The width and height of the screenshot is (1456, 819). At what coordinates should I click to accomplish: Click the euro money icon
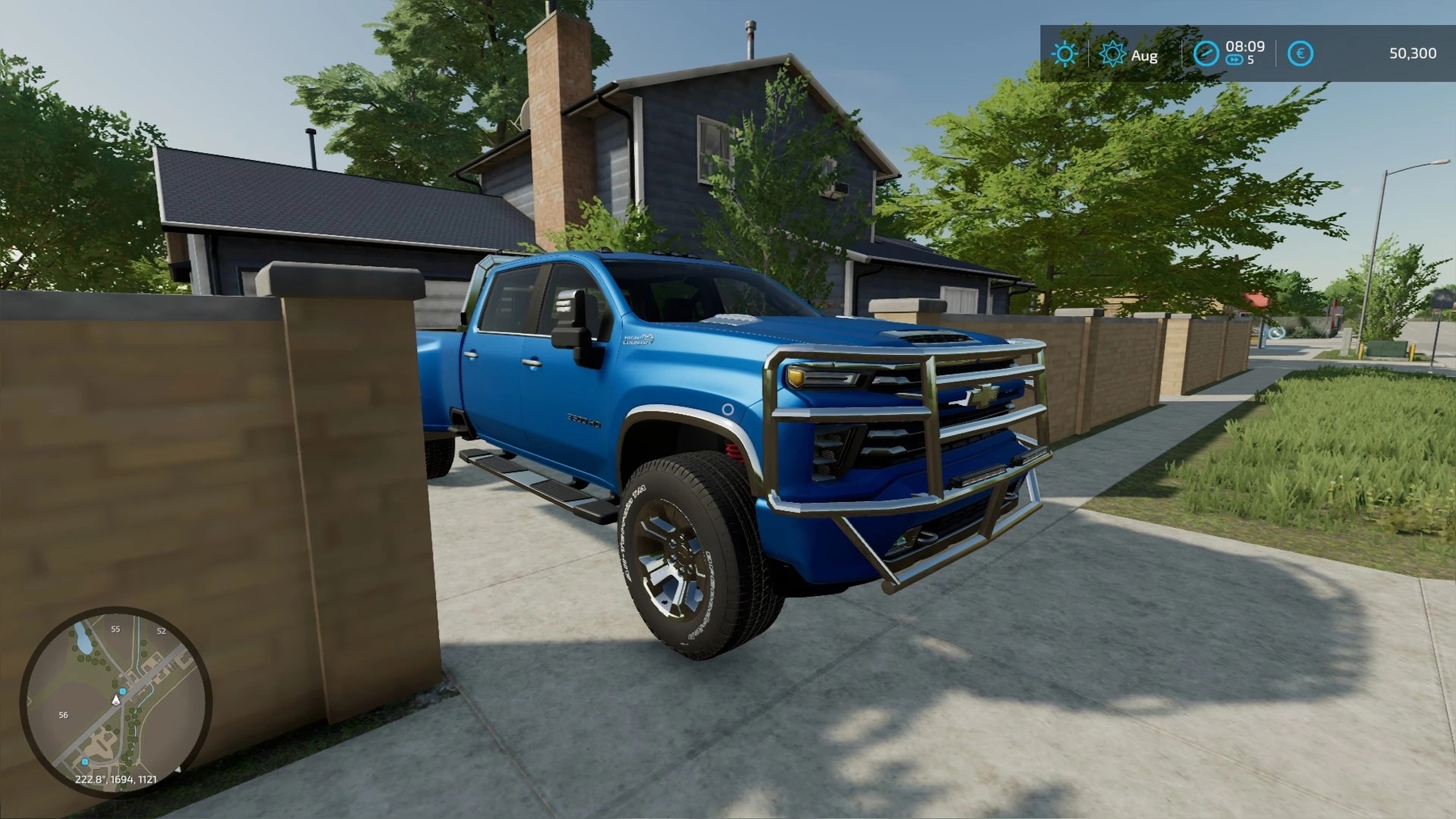pos(1300,54)
